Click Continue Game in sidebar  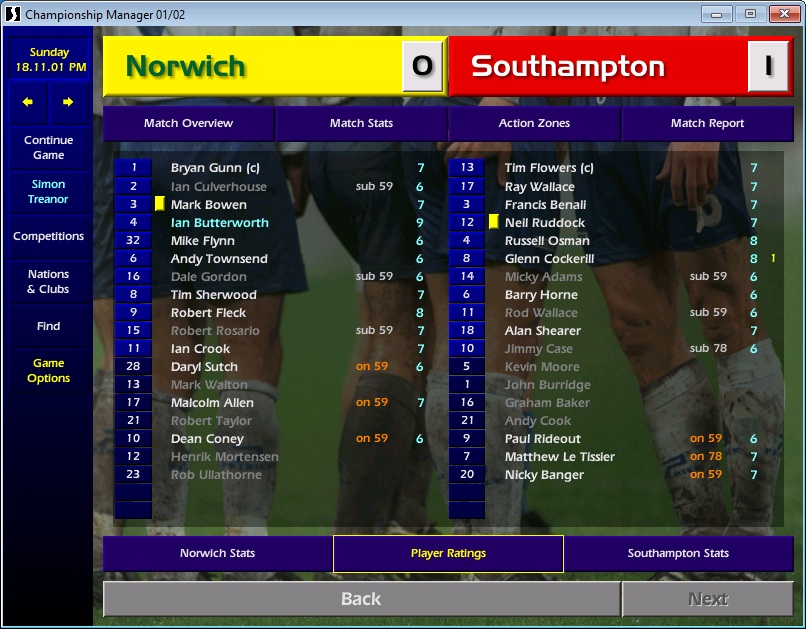coord(49,148)
